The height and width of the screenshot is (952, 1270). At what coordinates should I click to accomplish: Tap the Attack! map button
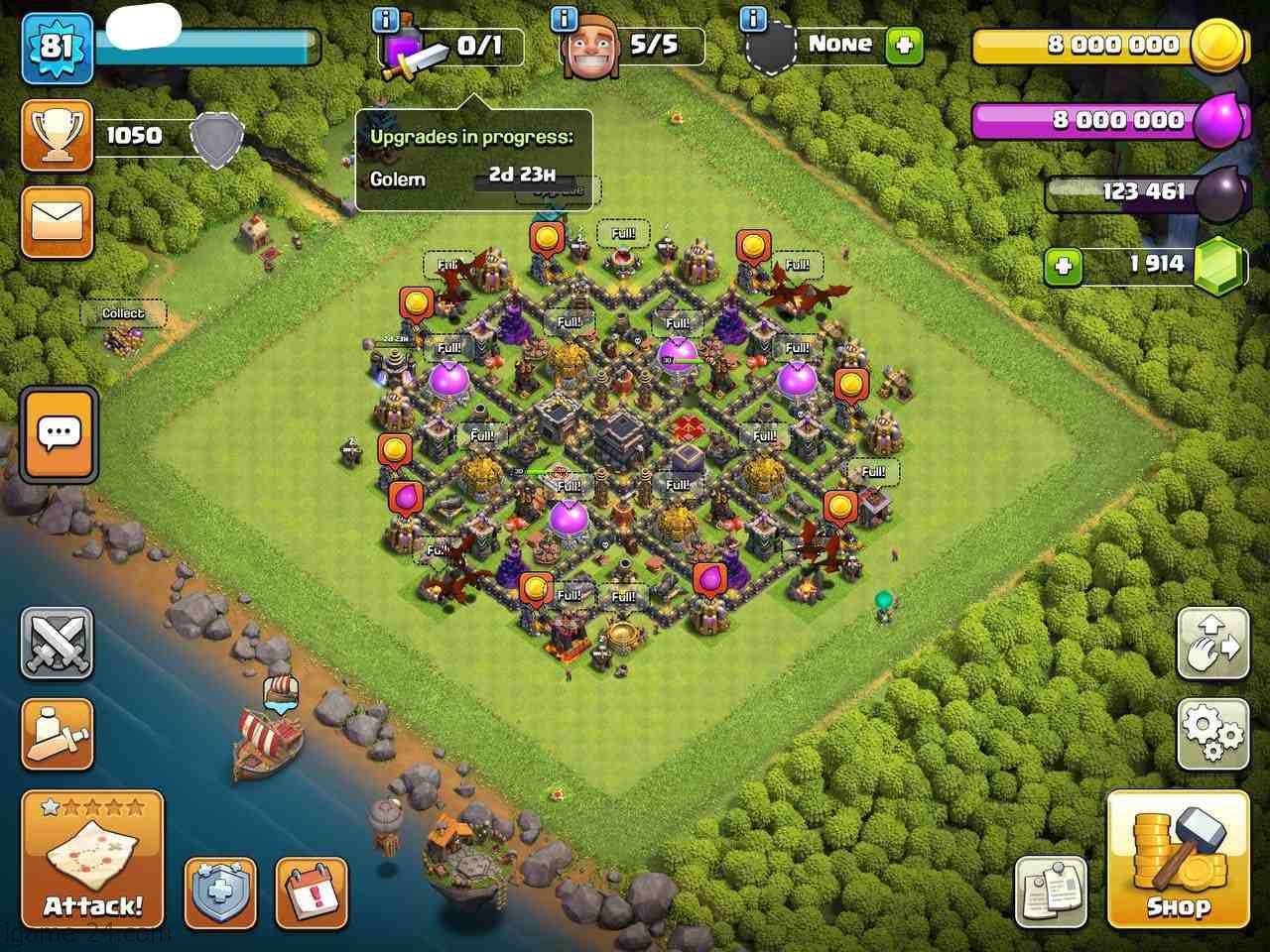(92, 859)
